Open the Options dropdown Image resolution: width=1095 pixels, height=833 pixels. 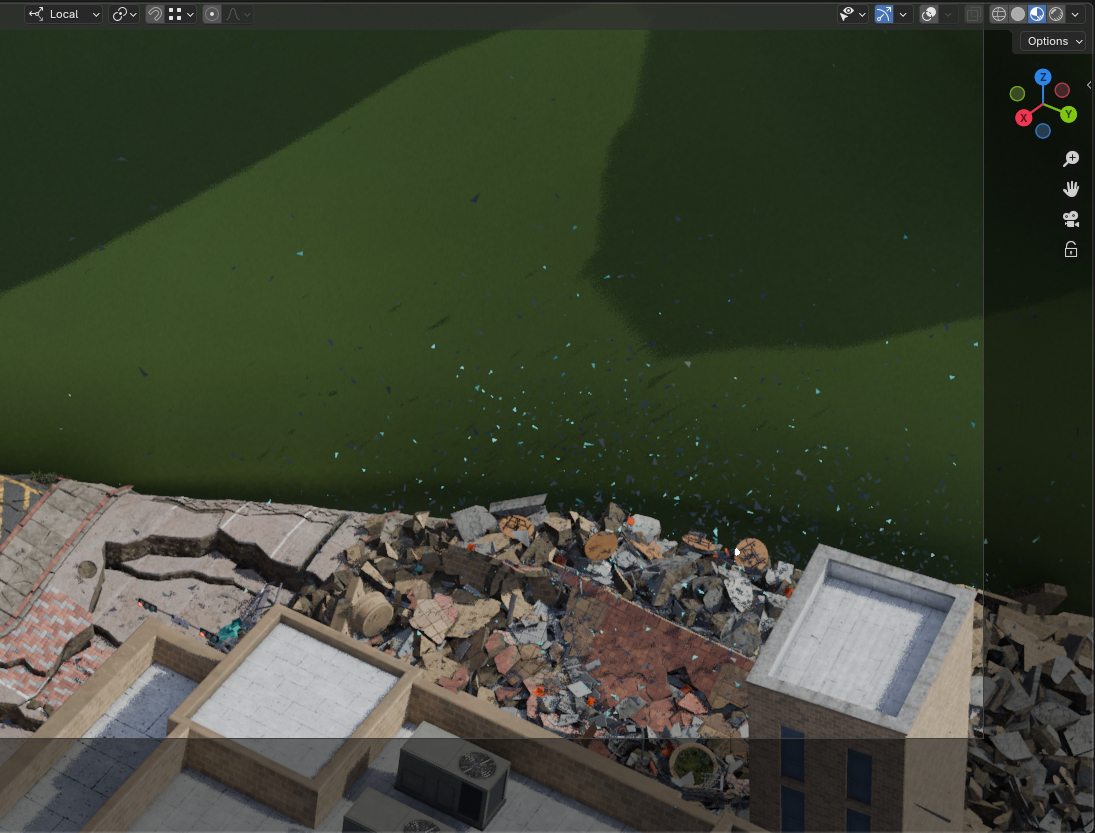pos(1054,41)
